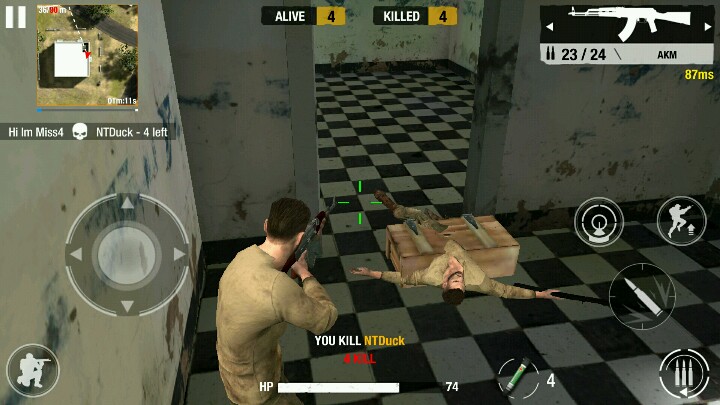Use the bandage healing item
720x405 pixels.
(514, 378)
